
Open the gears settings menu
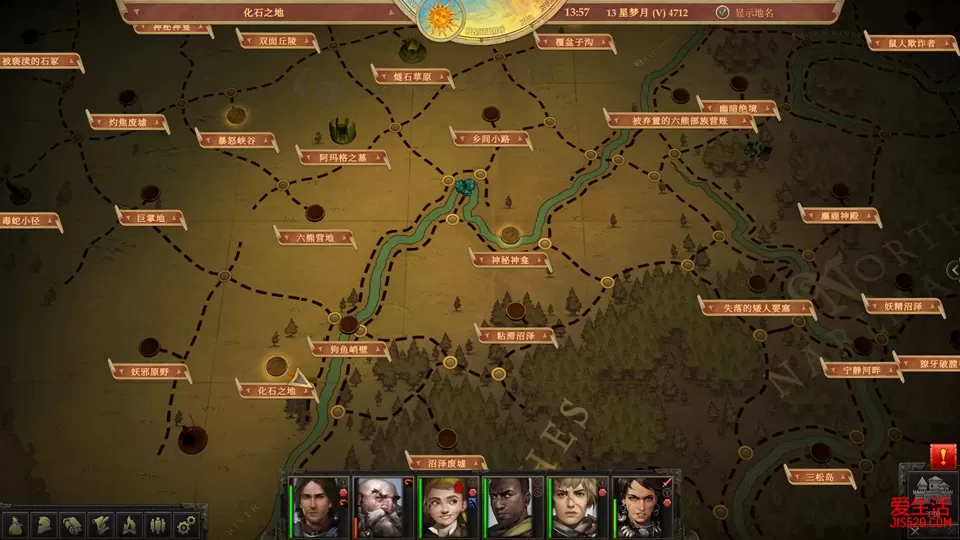click(185, 523)
